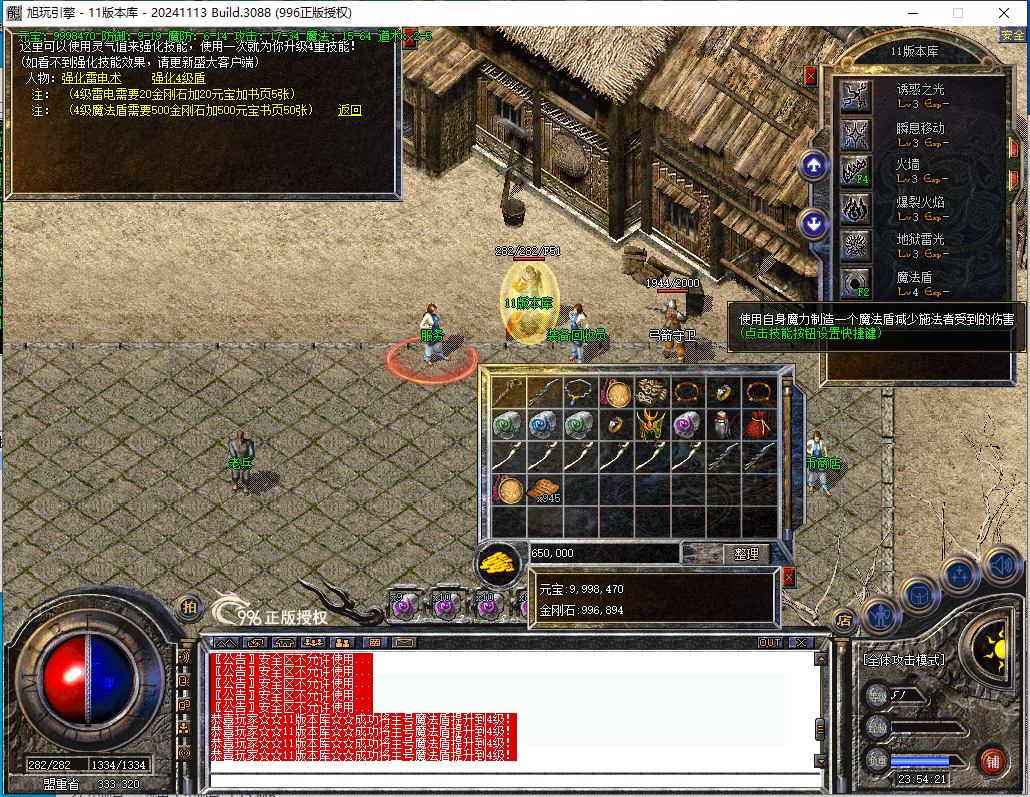This screenshot has height=797, width=1030.
Task: Close the skill panel with the red X
Action: click(810, 75)
